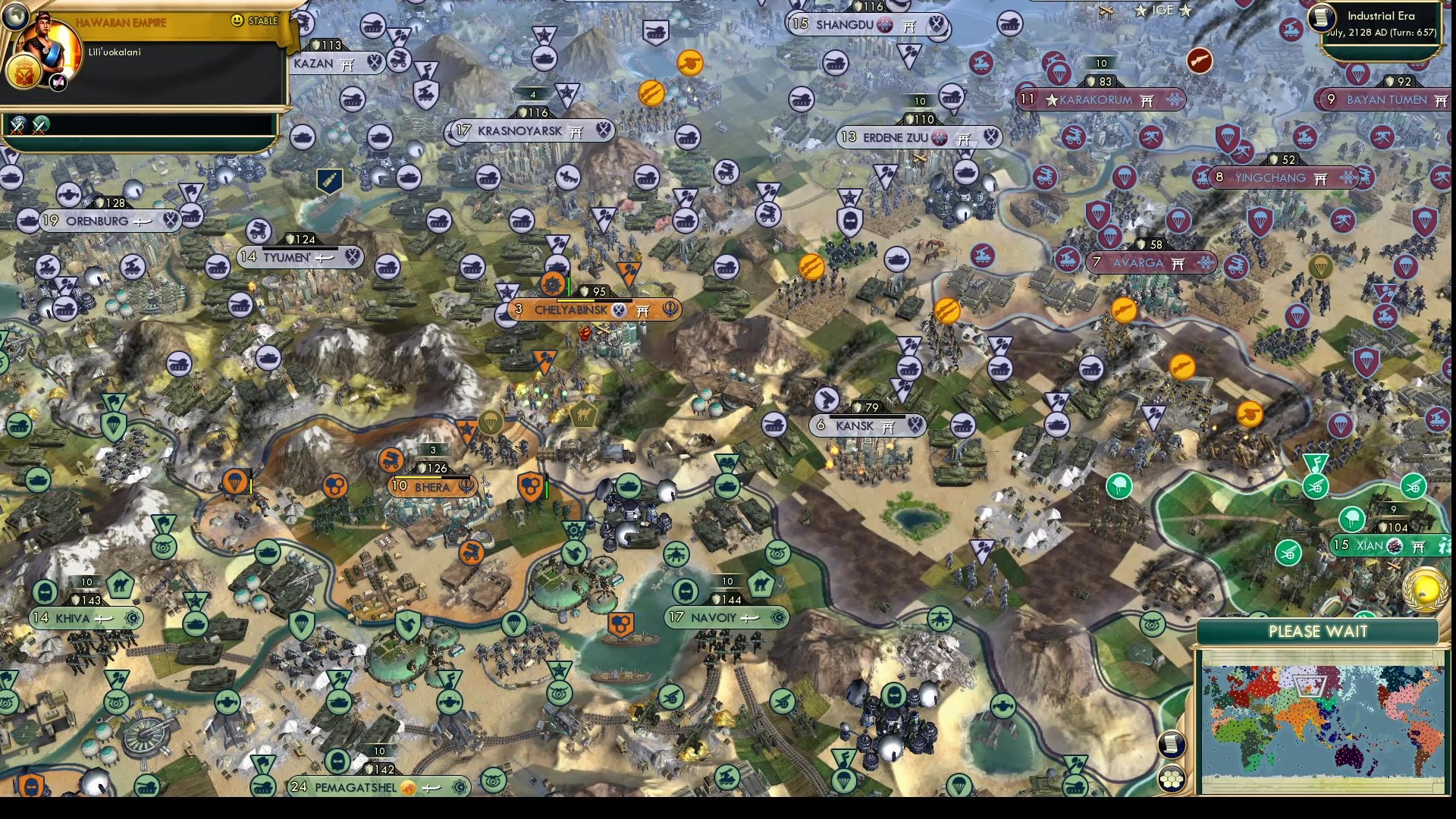Click the hex tiles icon beside the minimap

[1172, 777]
